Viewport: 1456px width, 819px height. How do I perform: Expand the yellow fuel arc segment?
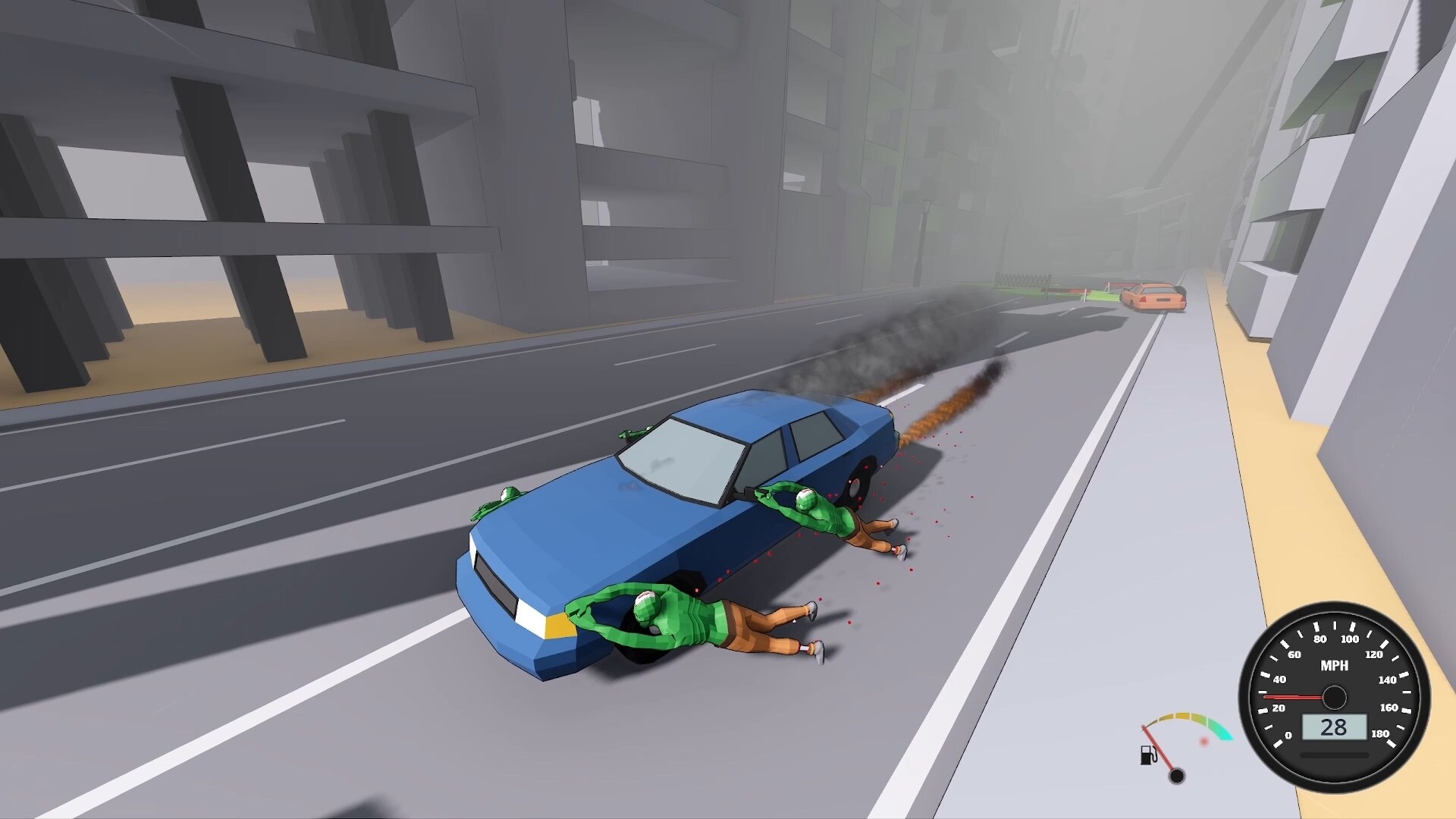1181,715
